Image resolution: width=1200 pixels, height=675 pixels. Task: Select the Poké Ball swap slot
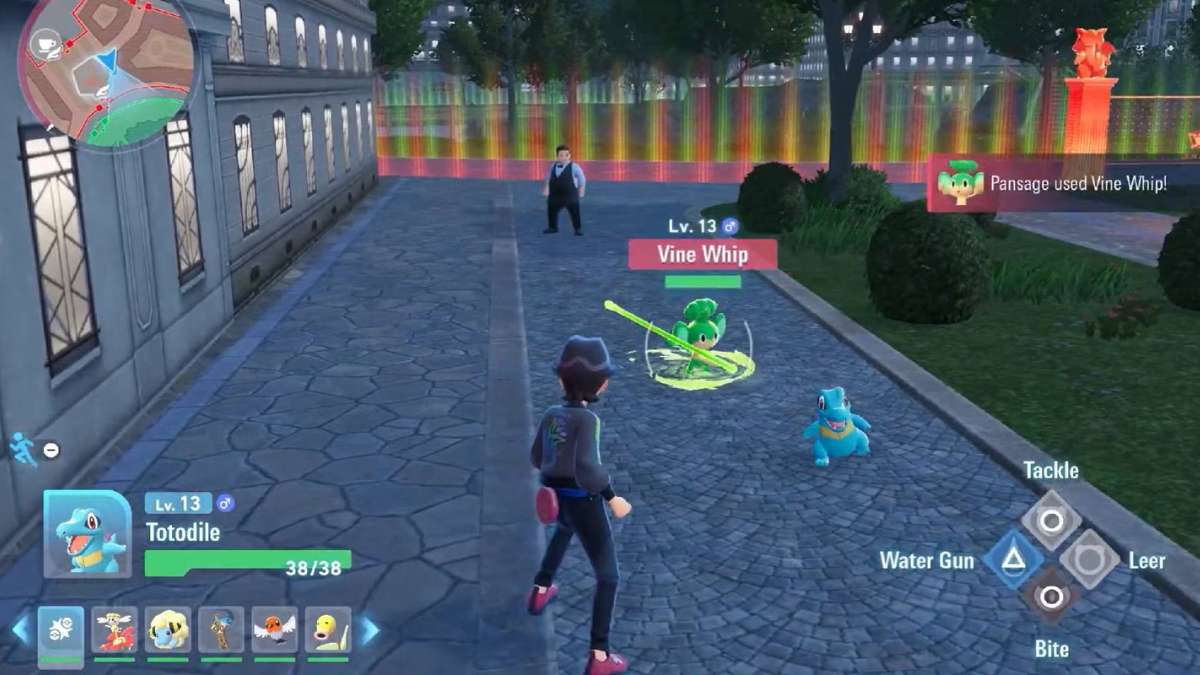[x=61, y=631]
